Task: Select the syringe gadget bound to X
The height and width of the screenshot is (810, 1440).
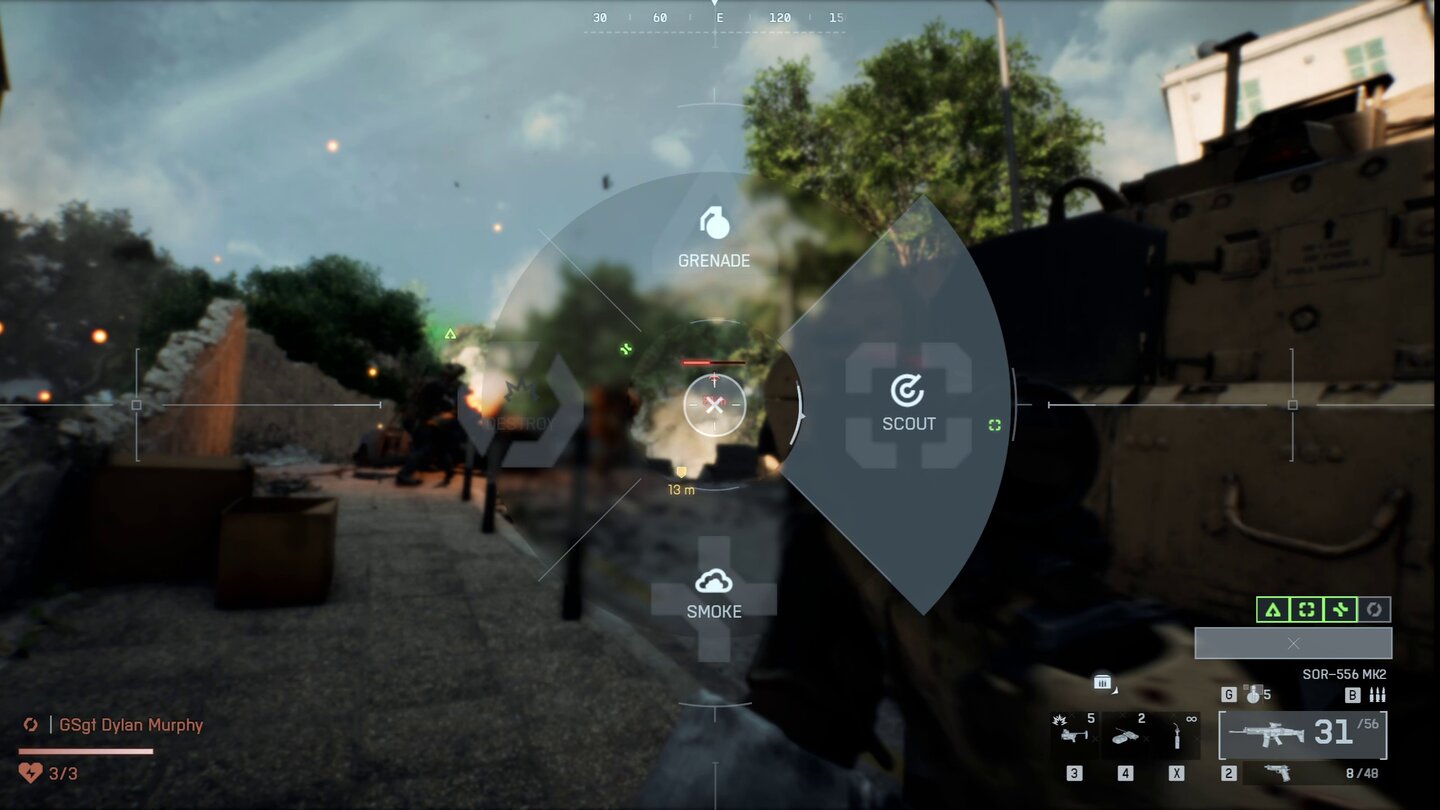Action: (x=1176, y=736)
